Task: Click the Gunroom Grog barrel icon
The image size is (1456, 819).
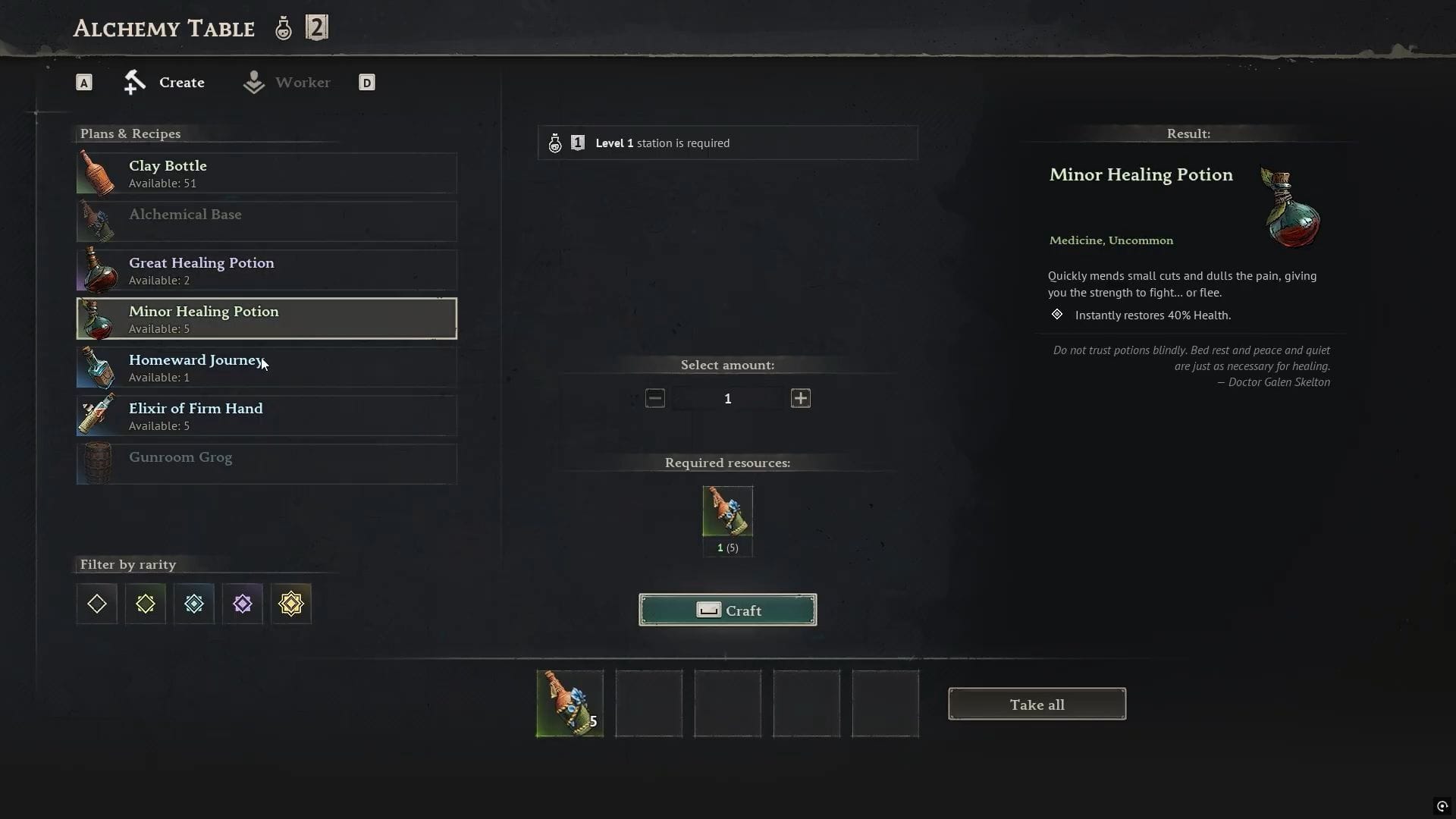Action: pyautogui.click(x=97, y=463)
